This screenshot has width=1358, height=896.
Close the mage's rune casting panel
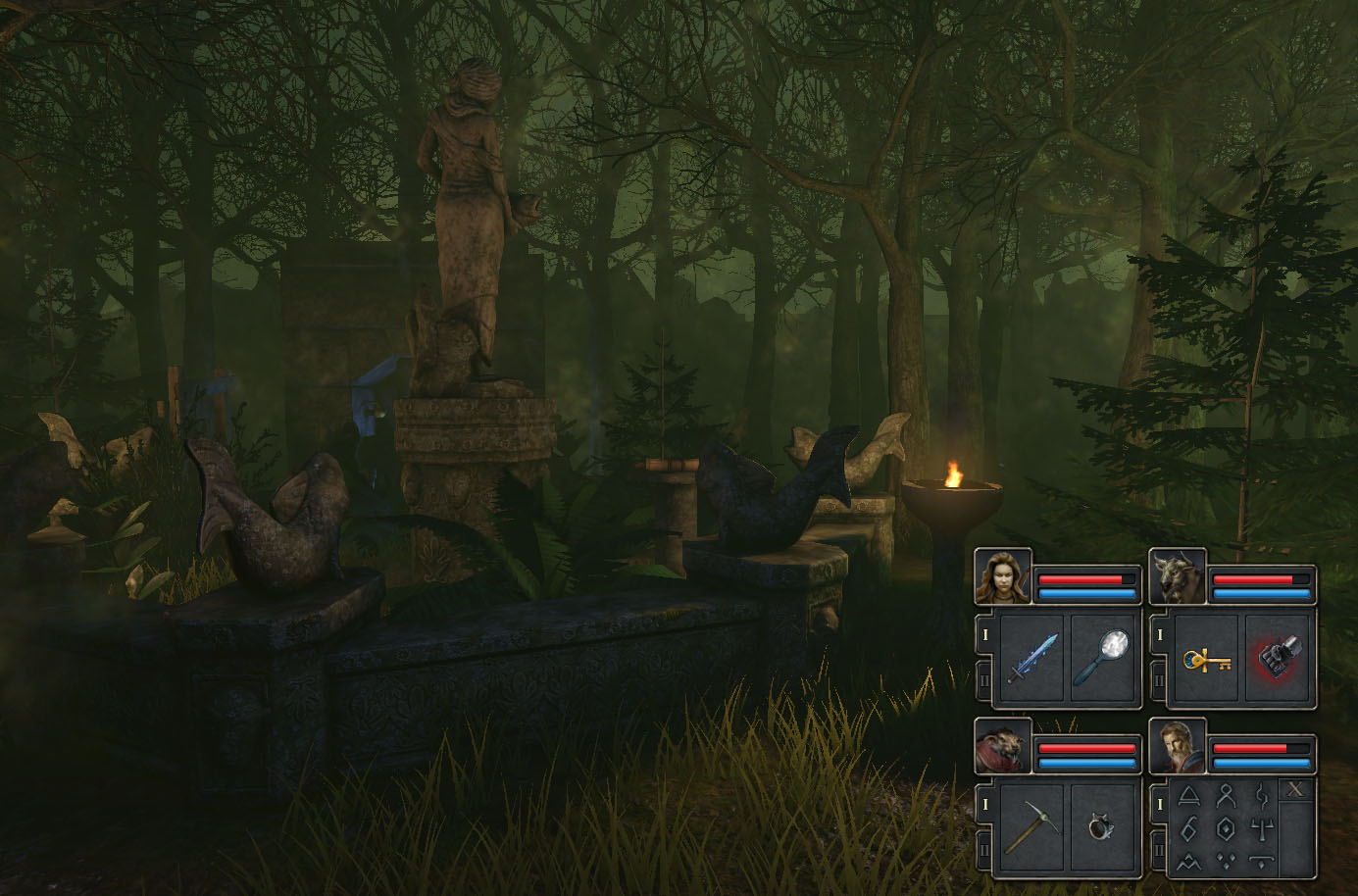pos(1296,790)
